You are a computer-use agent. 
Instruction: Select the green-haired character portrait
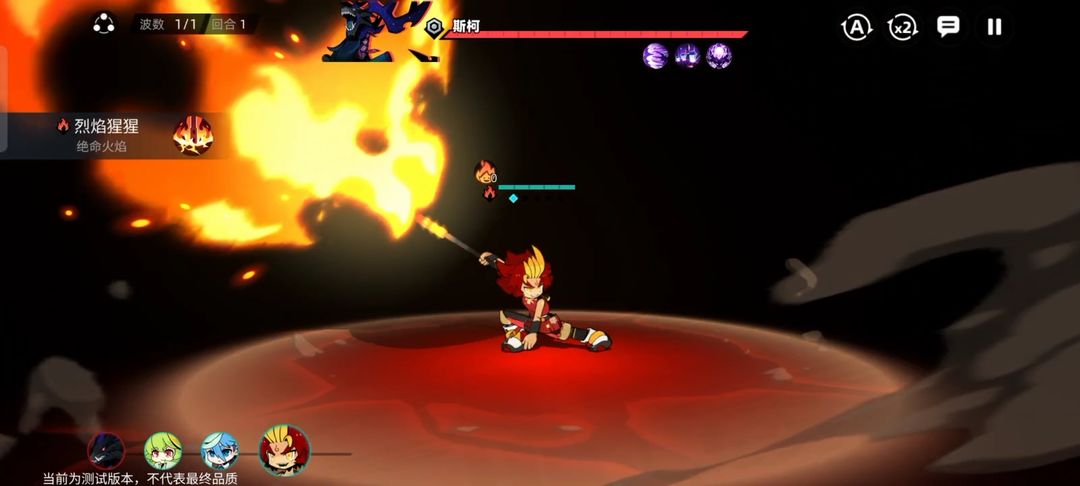click(x=162, y=451)
